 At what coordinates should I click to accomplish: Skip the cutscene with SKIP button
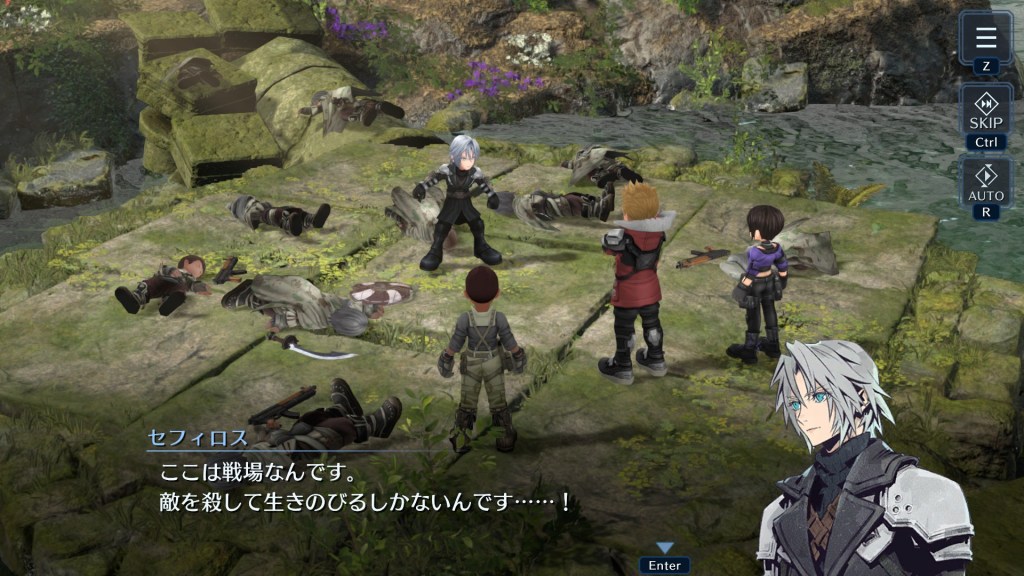click(986, 112)
